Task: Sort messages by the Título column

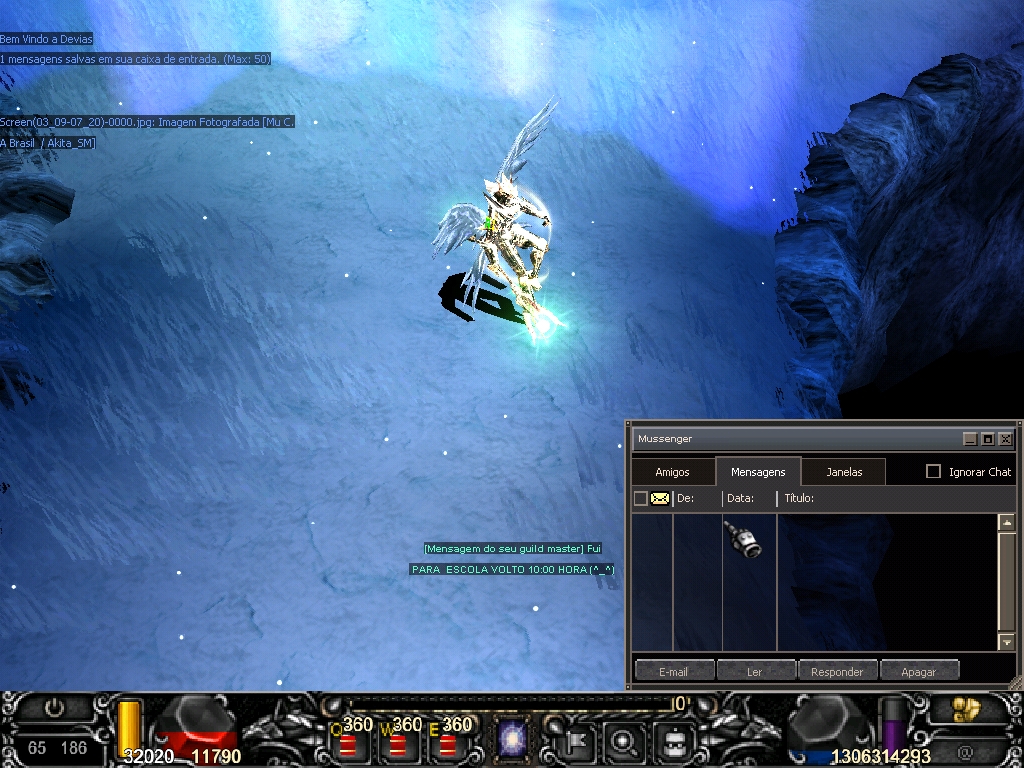Action: point(799,498)
